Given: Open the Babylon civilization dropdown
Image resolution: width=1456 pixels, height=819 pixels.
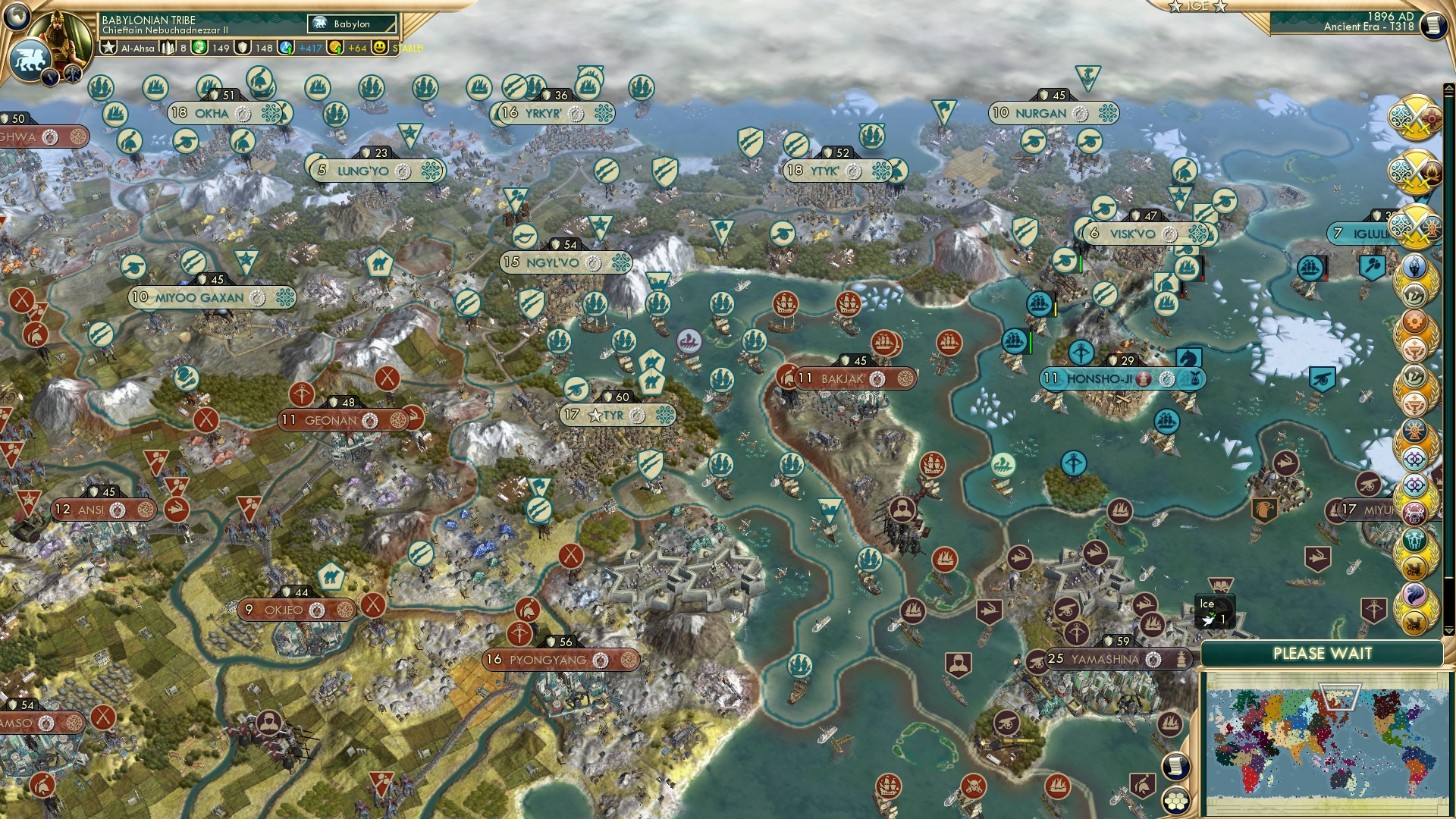Looking at the screenshot, I should pos(350,24).
